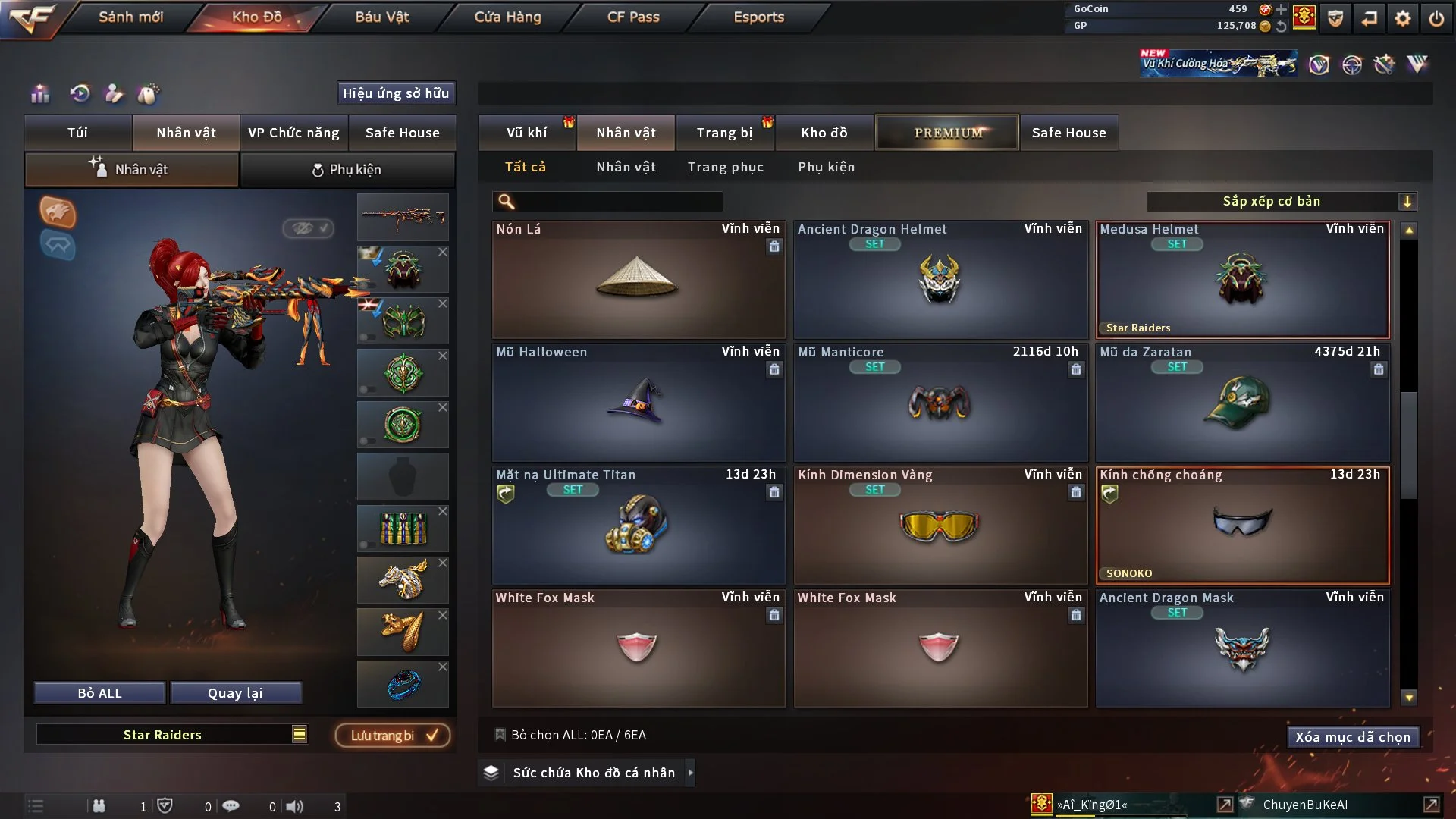This screenshot has width=1456, height=819.
Task: Click Xóa mục đã chọn button
Action: [1352, 737]
